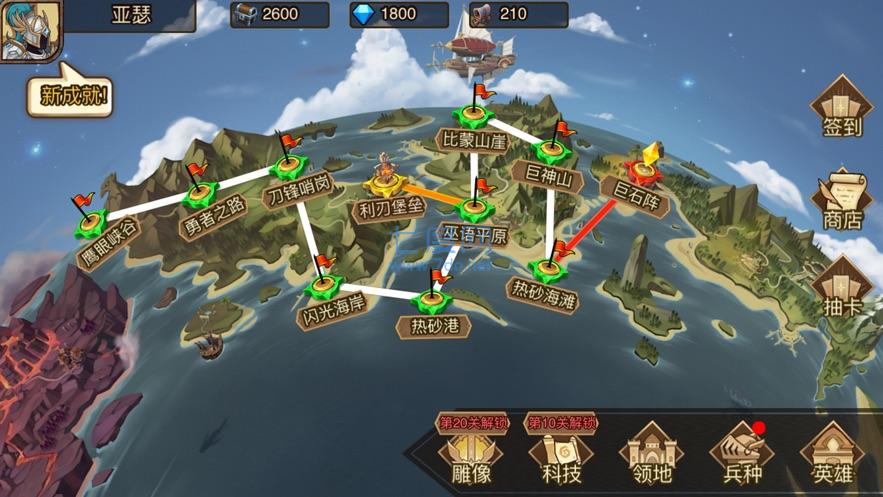Open the 商店 shop

841,198
